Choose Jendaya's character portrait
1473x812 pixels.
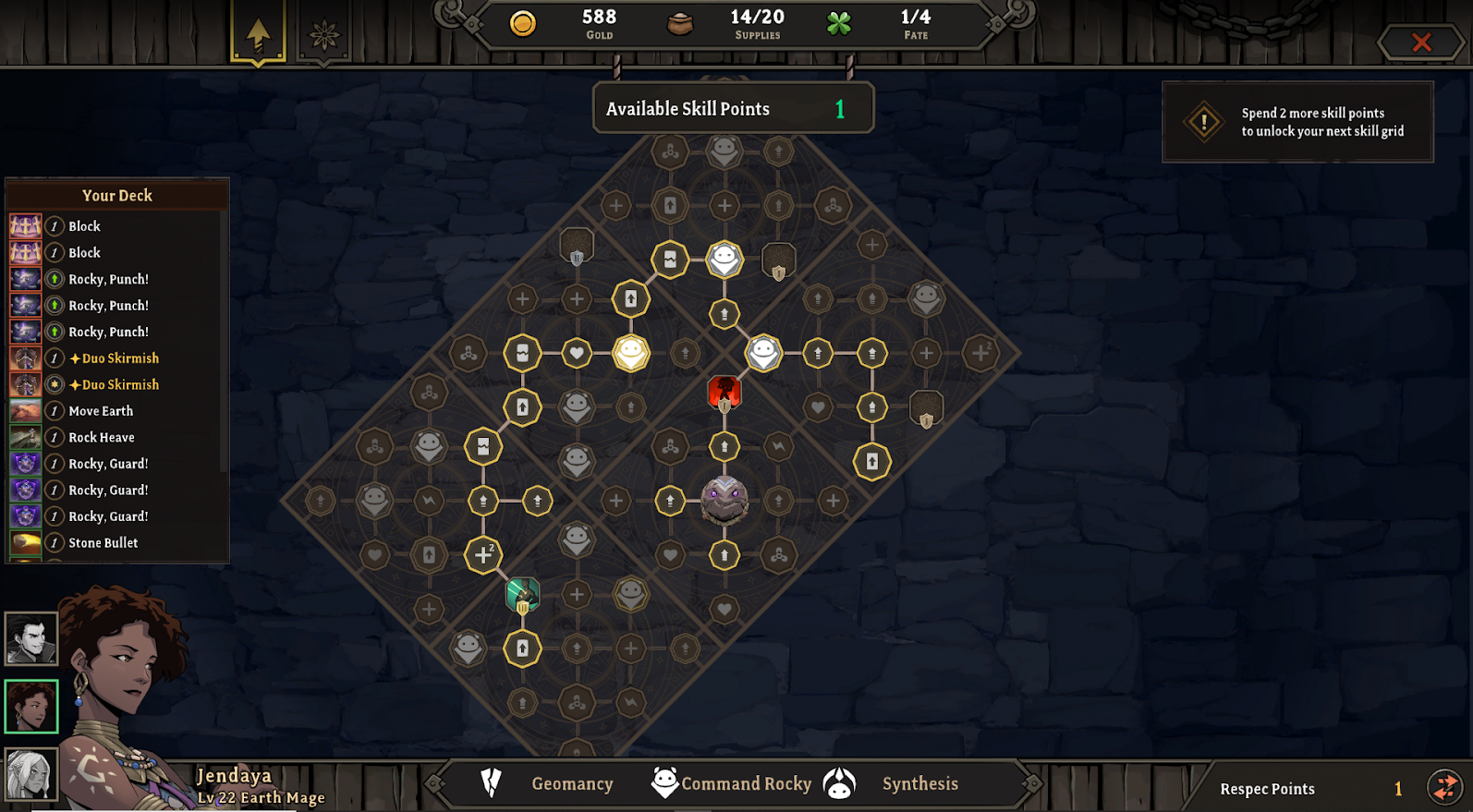point(31,706)
